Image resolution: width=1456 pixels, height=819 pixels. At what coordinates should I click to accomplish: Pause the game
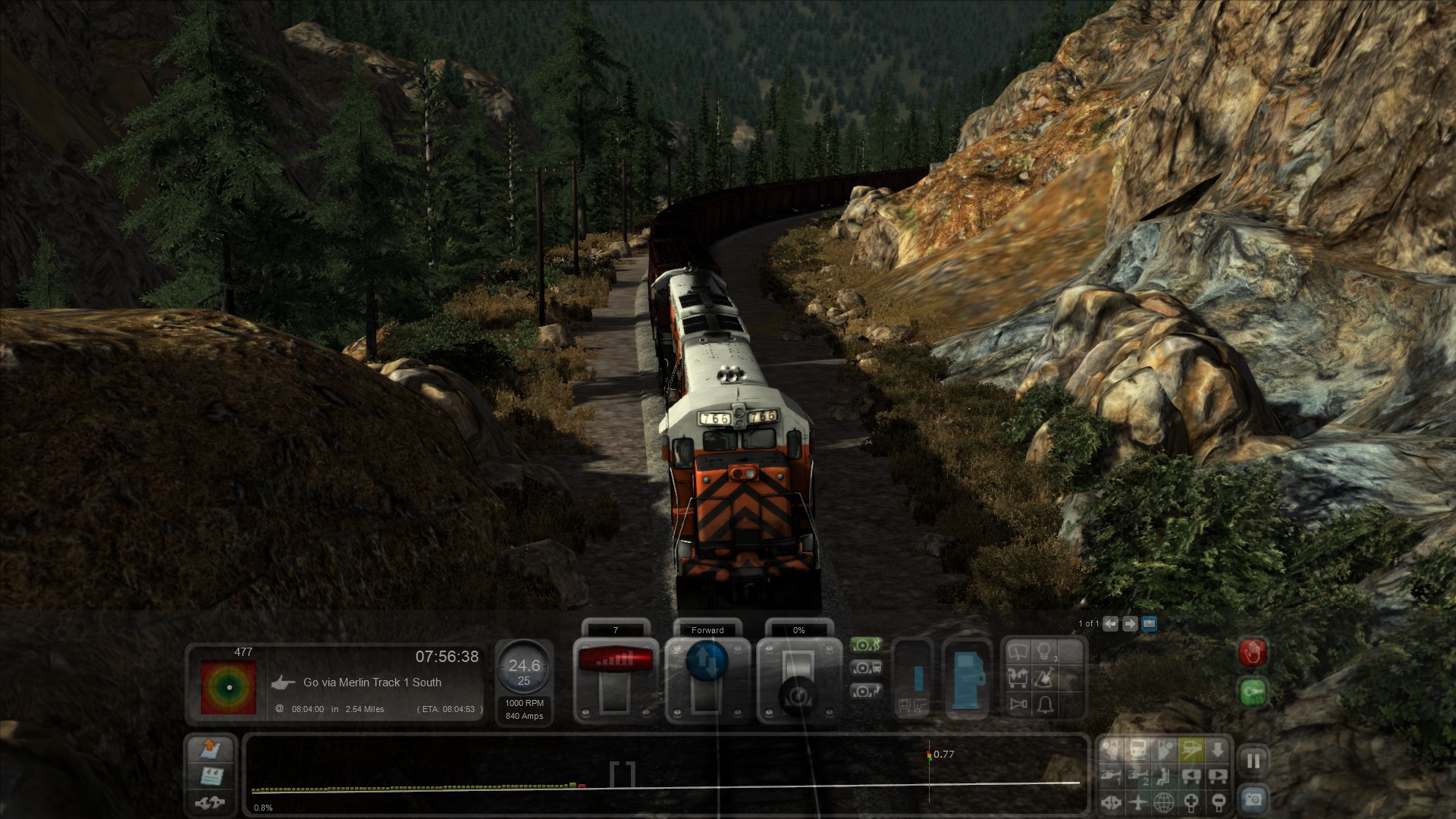[1253, 761]
